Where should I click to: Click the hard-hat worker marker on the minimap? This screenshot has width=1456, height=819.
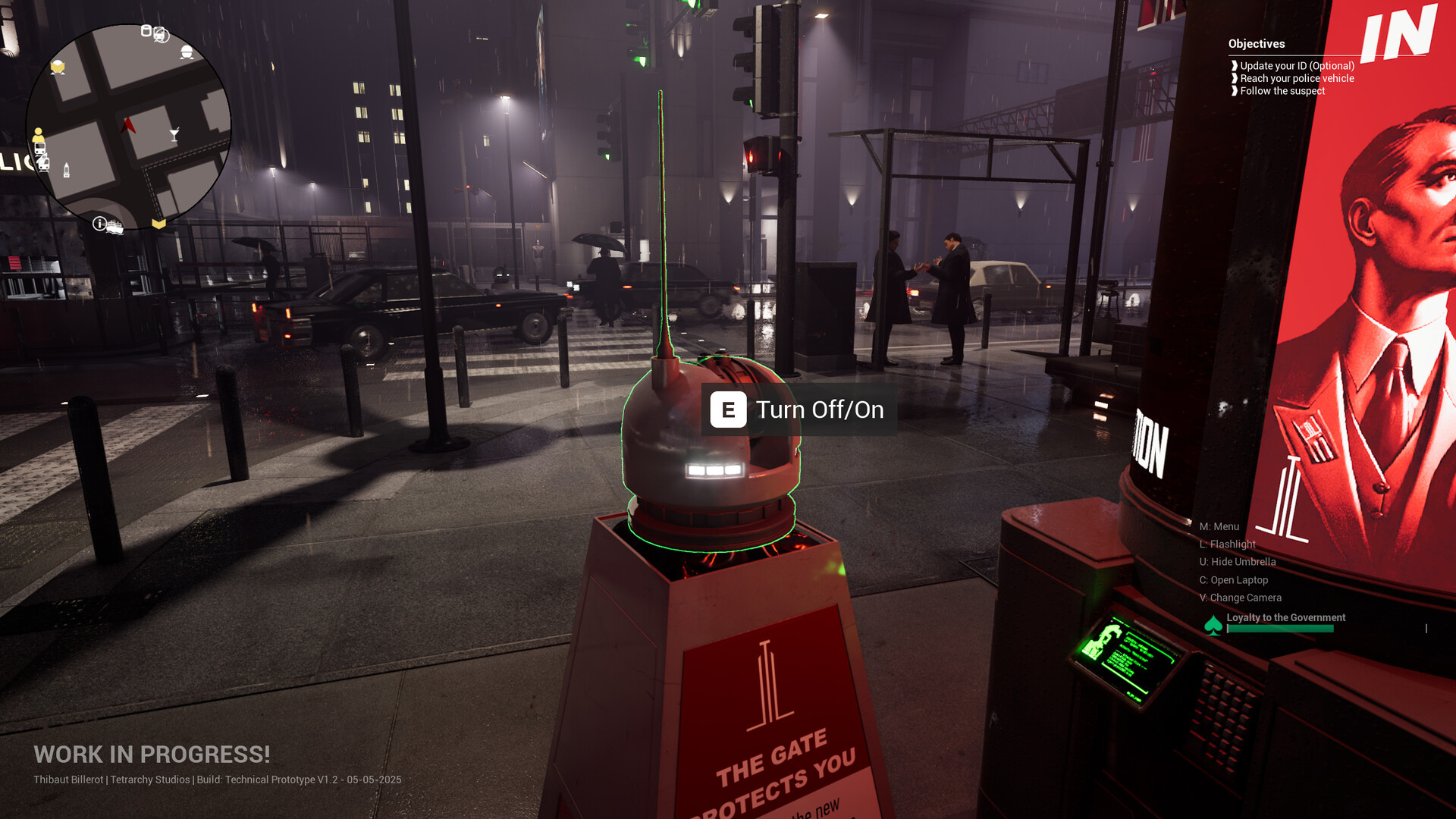(187, 52)
